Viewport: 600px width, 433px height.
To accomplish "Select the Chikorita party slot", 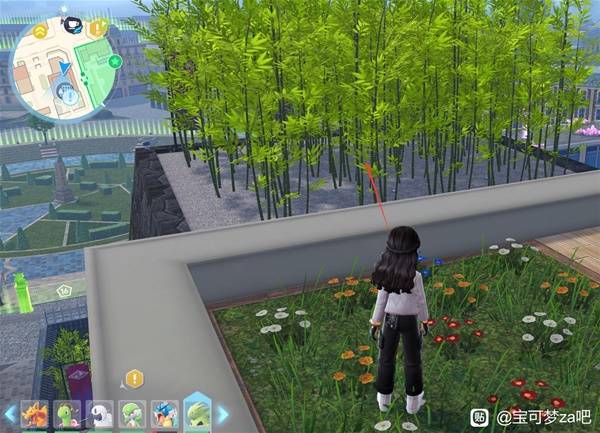I will [67, 413].
